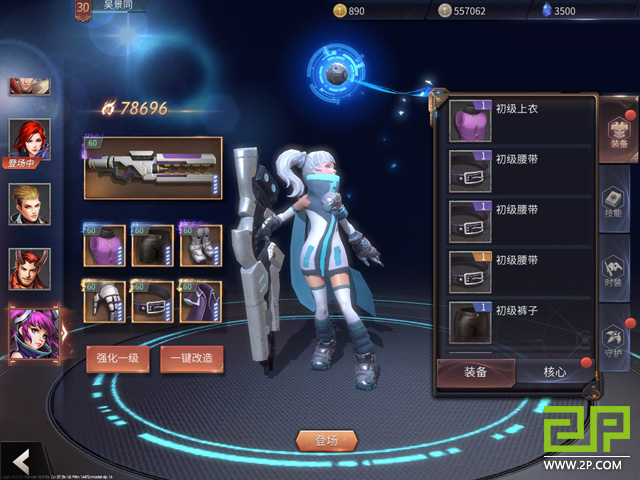Choose 初级上衣 from the item list
Image resolution: width=640 pixels, height=480 pixels.
[x=514, y=120]
